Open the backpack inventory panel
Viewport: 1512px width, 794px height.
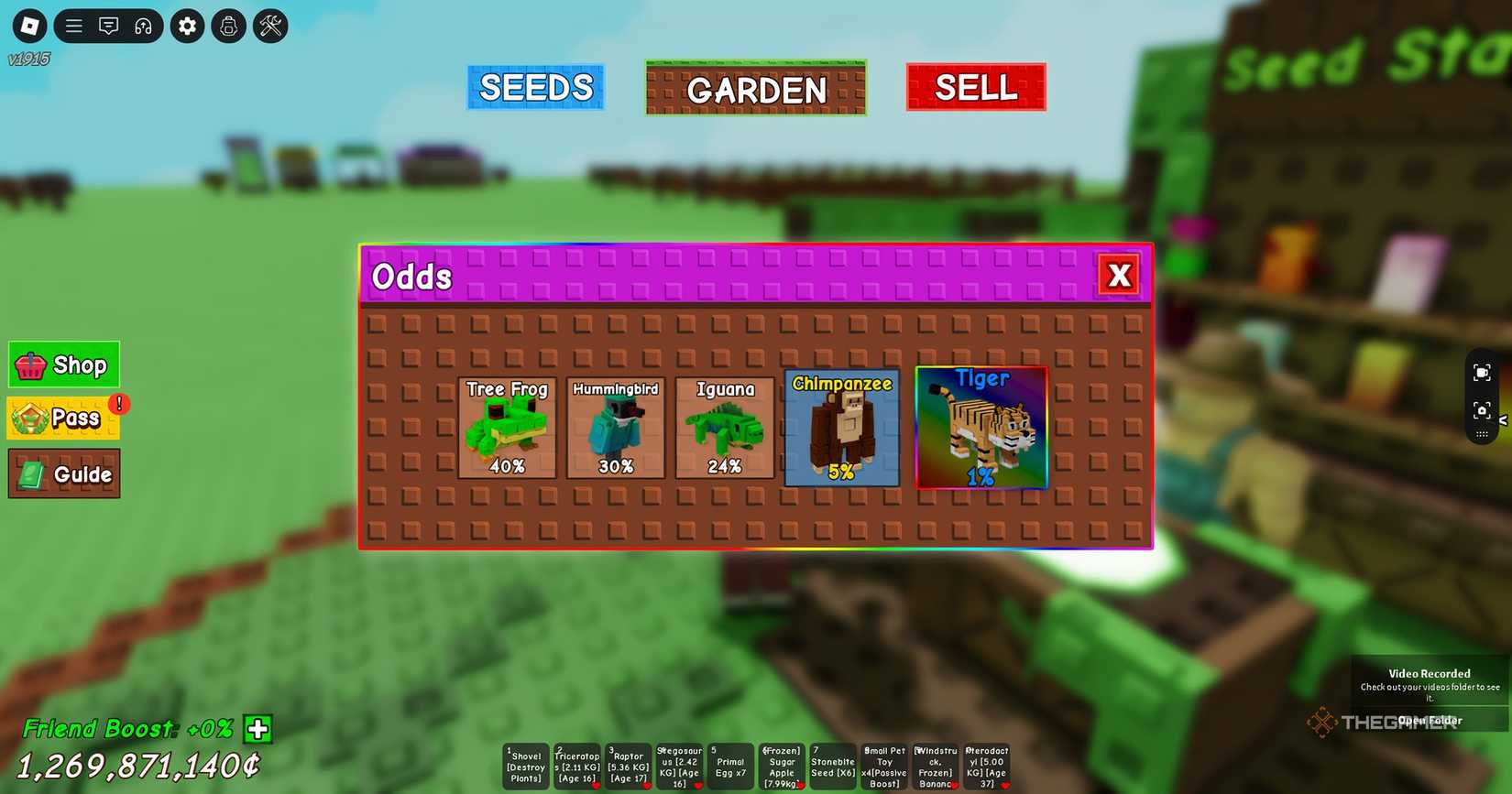[228, 26]
